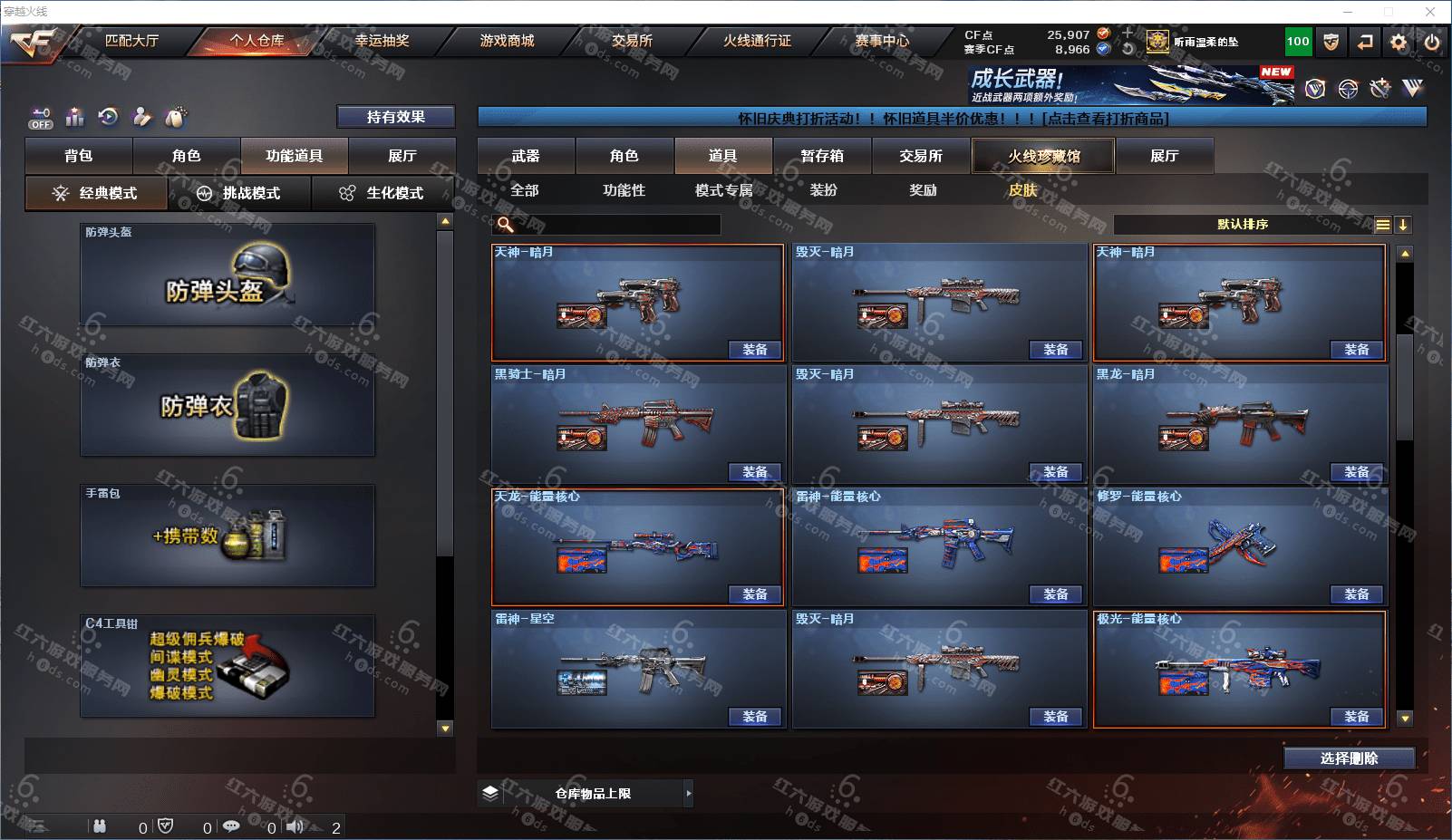Switch to the 武器 weapons tab
The height and width of the screenshot is (840, 1452).
pyautogui.click(x=526, y=156)
